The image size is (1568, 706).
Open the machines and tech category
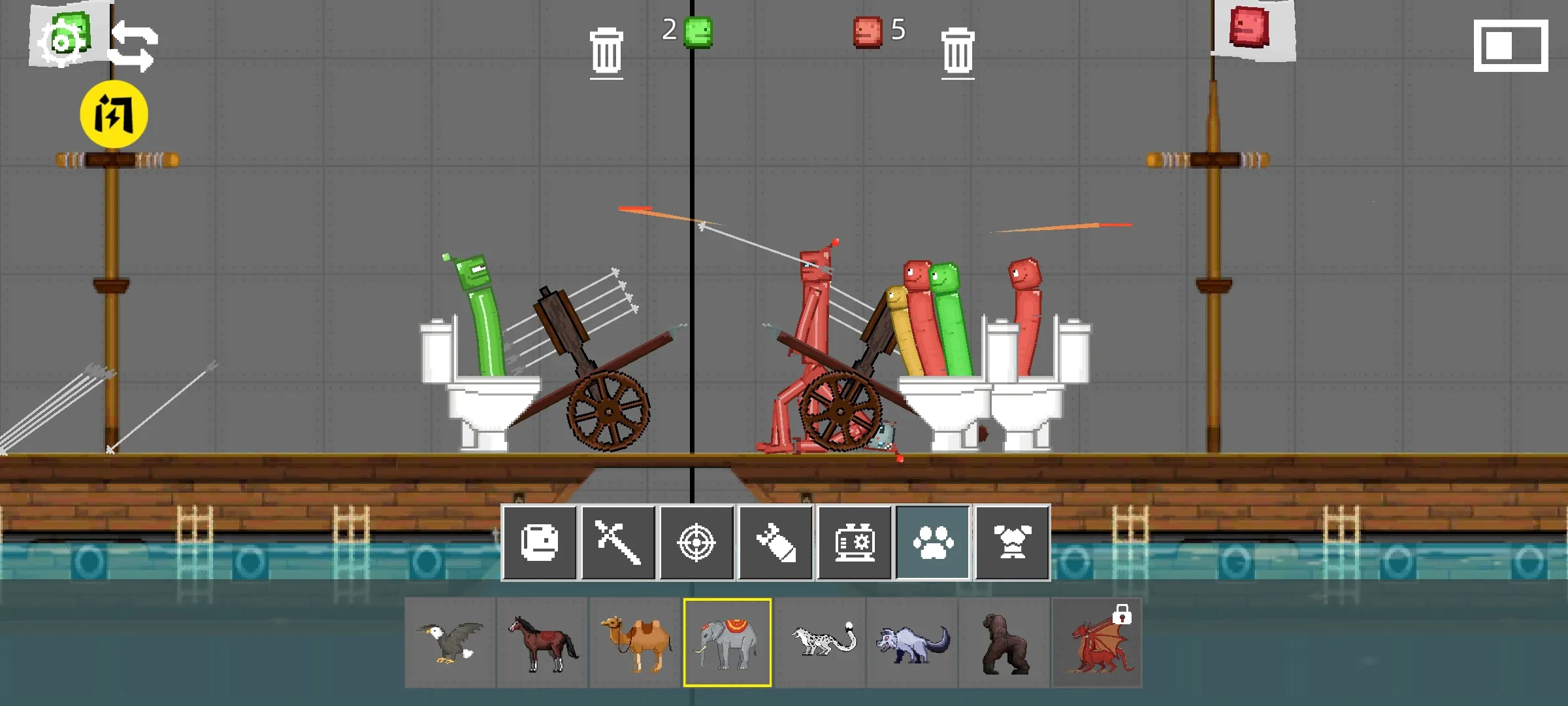tap(855, 542)
